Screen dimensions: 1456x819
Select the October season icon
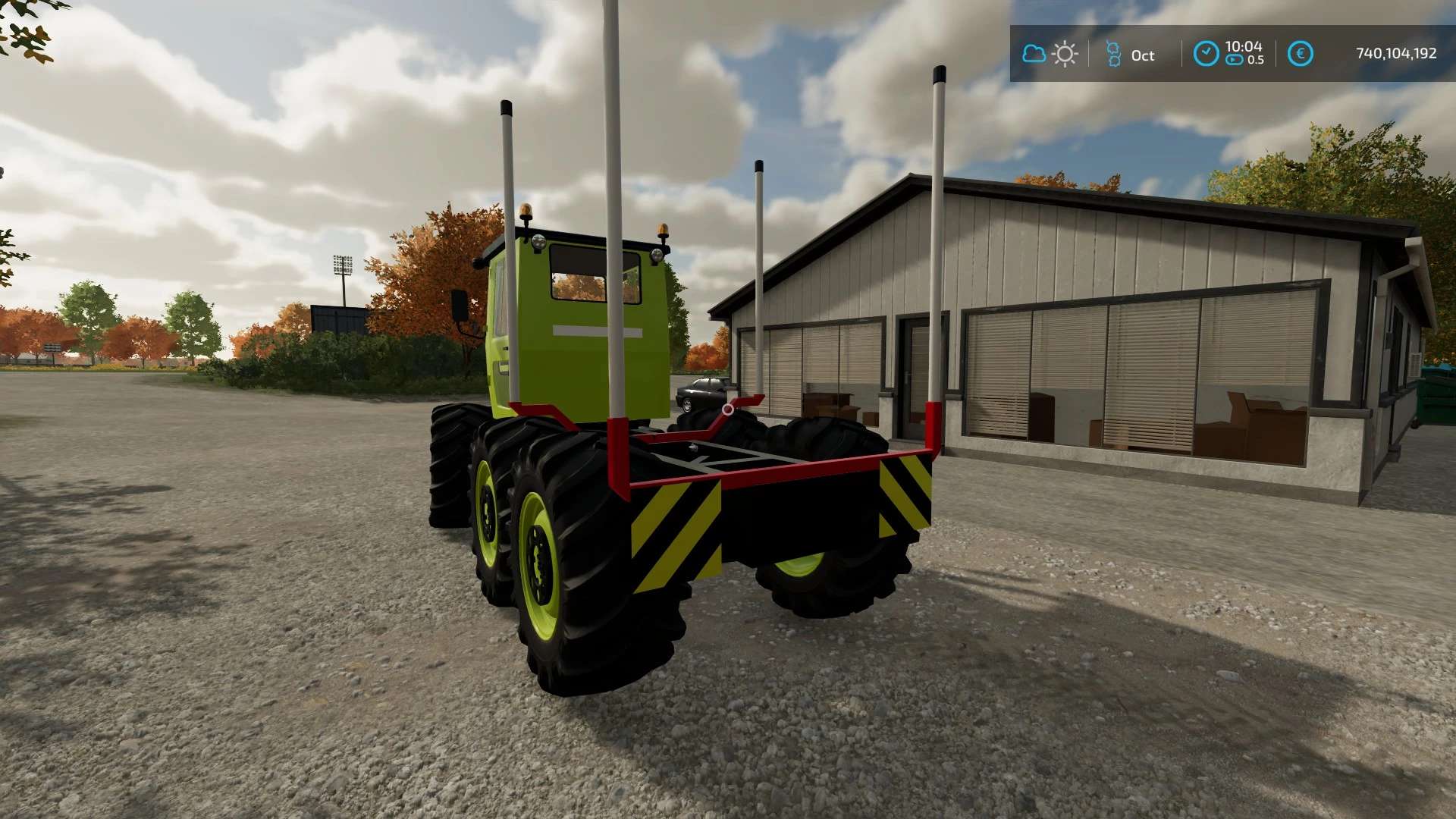(1113, 55)
